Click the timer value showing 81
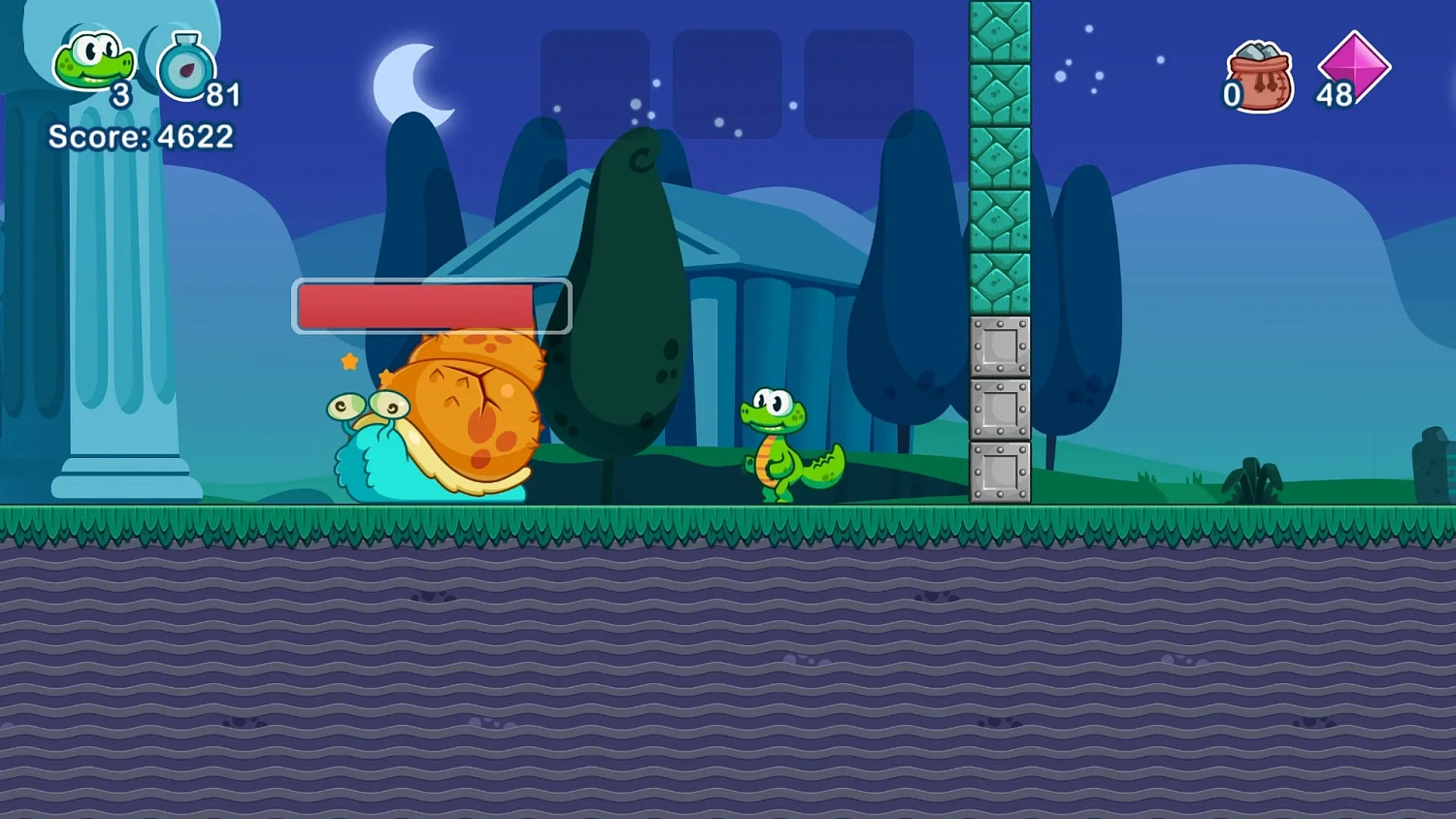Image resolution: width=1456 pixels, height=819 pixels. (224, 94)
